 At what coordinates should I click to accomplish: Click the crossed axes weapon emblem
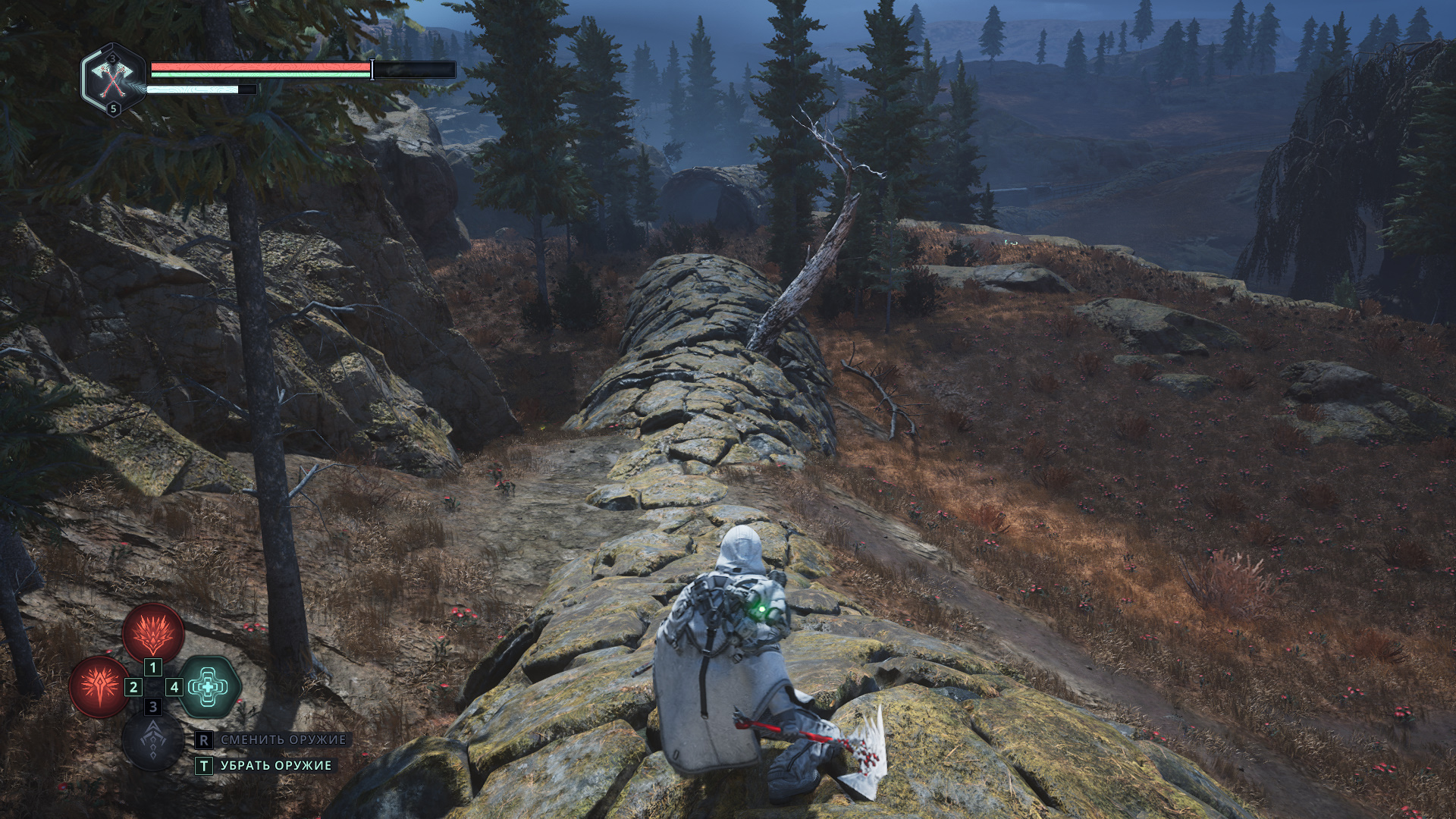(113, 79)
